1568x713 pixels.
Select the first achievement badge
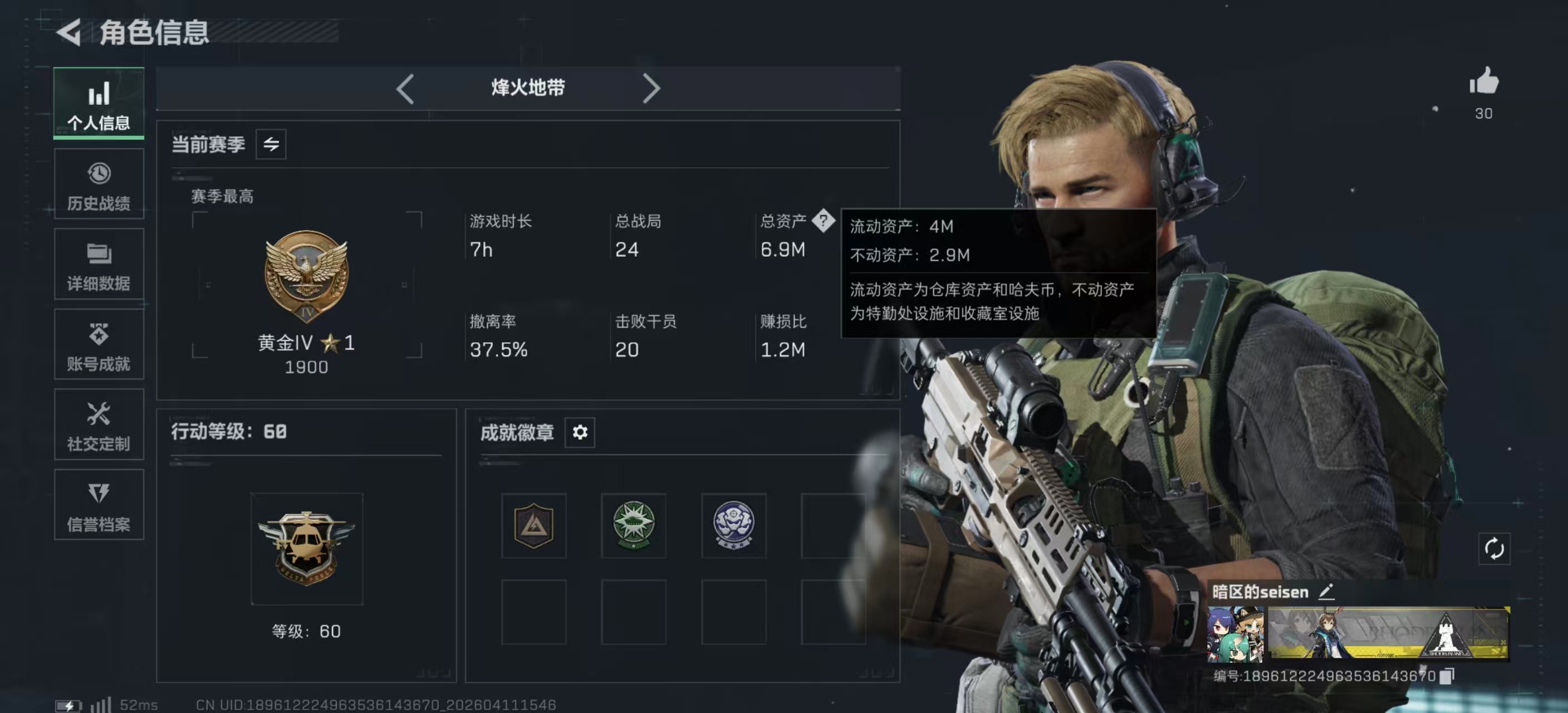[533, 525]
